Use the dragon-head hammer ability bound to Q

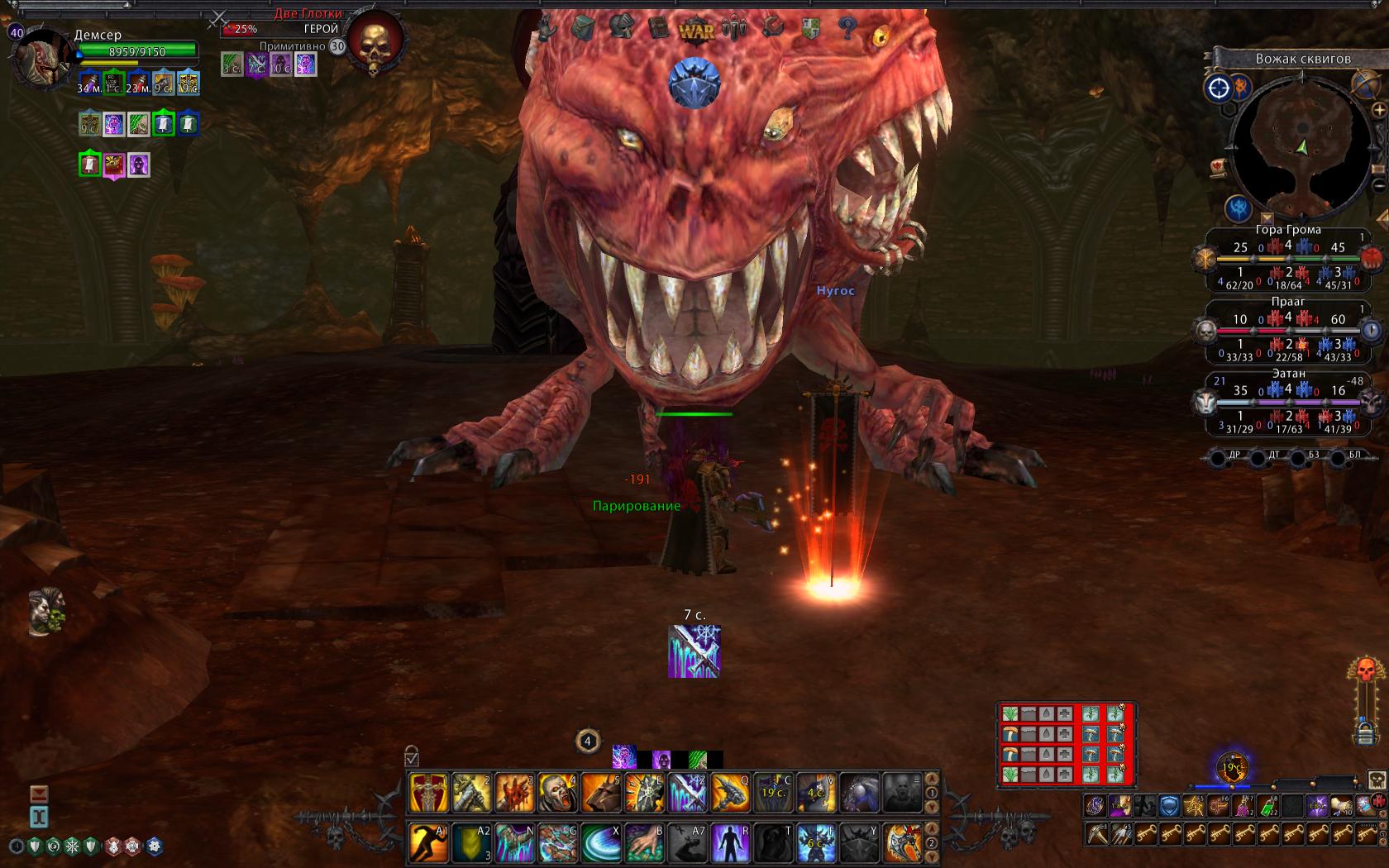pyautogui.click(x=729, y=792)
